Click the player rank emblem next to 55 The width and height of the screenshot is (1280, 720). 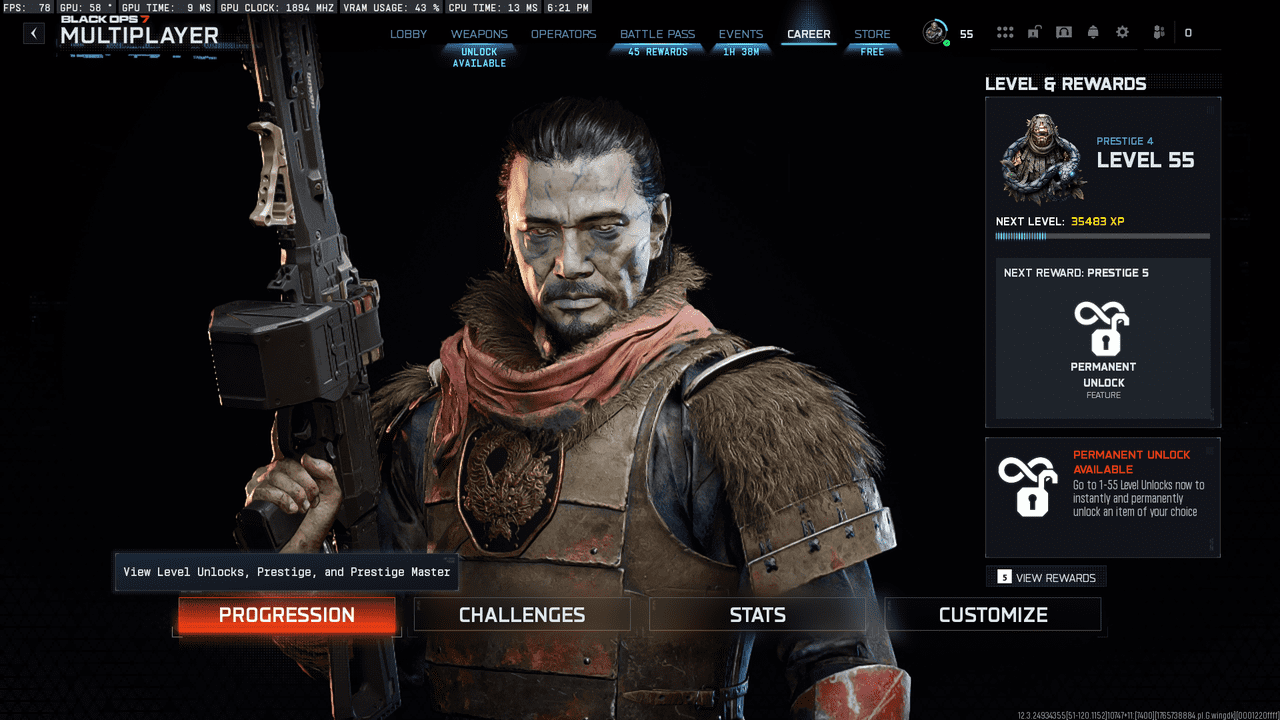tap(935, 32)
